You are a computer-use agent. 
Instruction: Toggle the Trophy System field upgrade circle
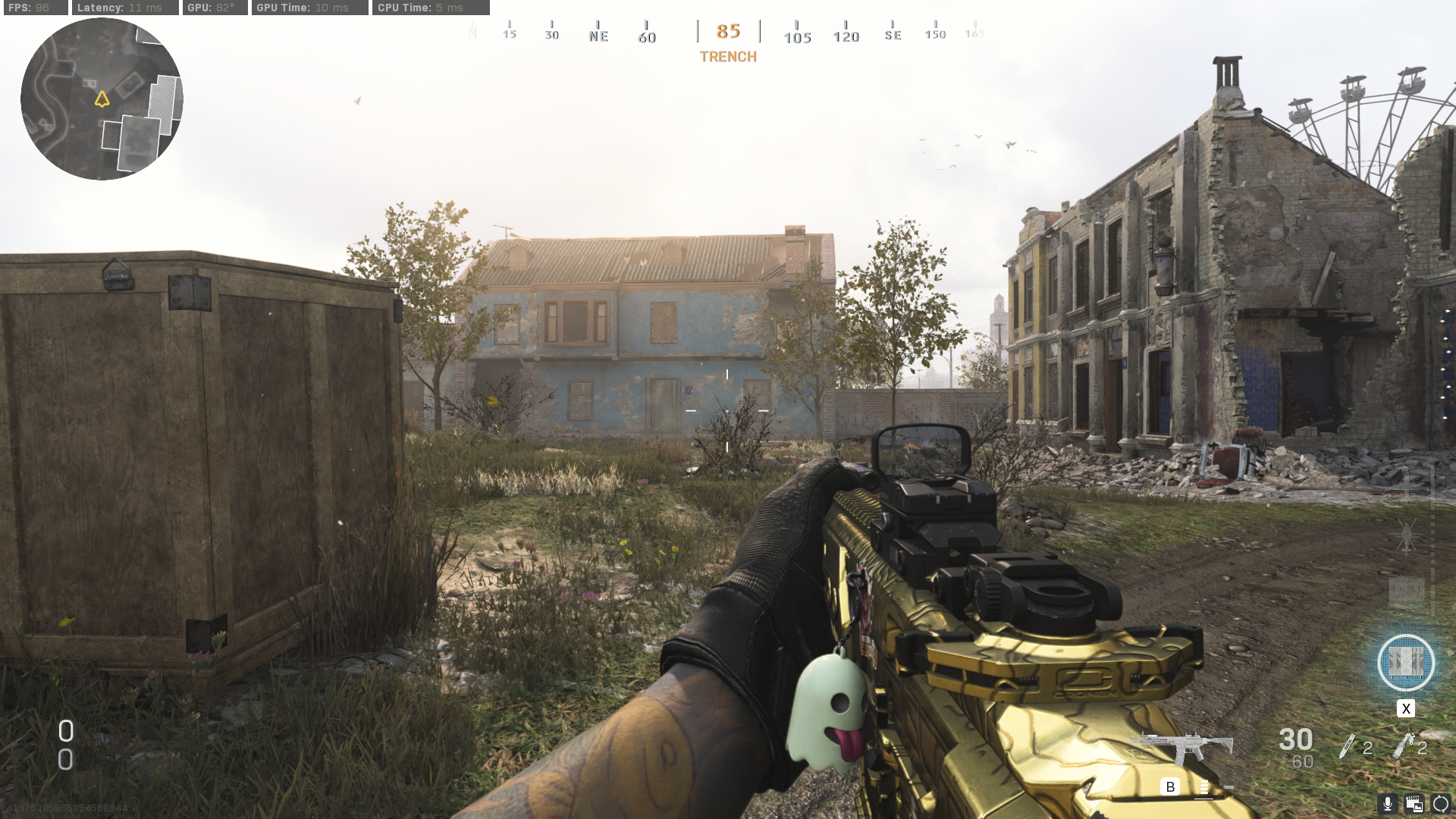(x=1407, y=663)
